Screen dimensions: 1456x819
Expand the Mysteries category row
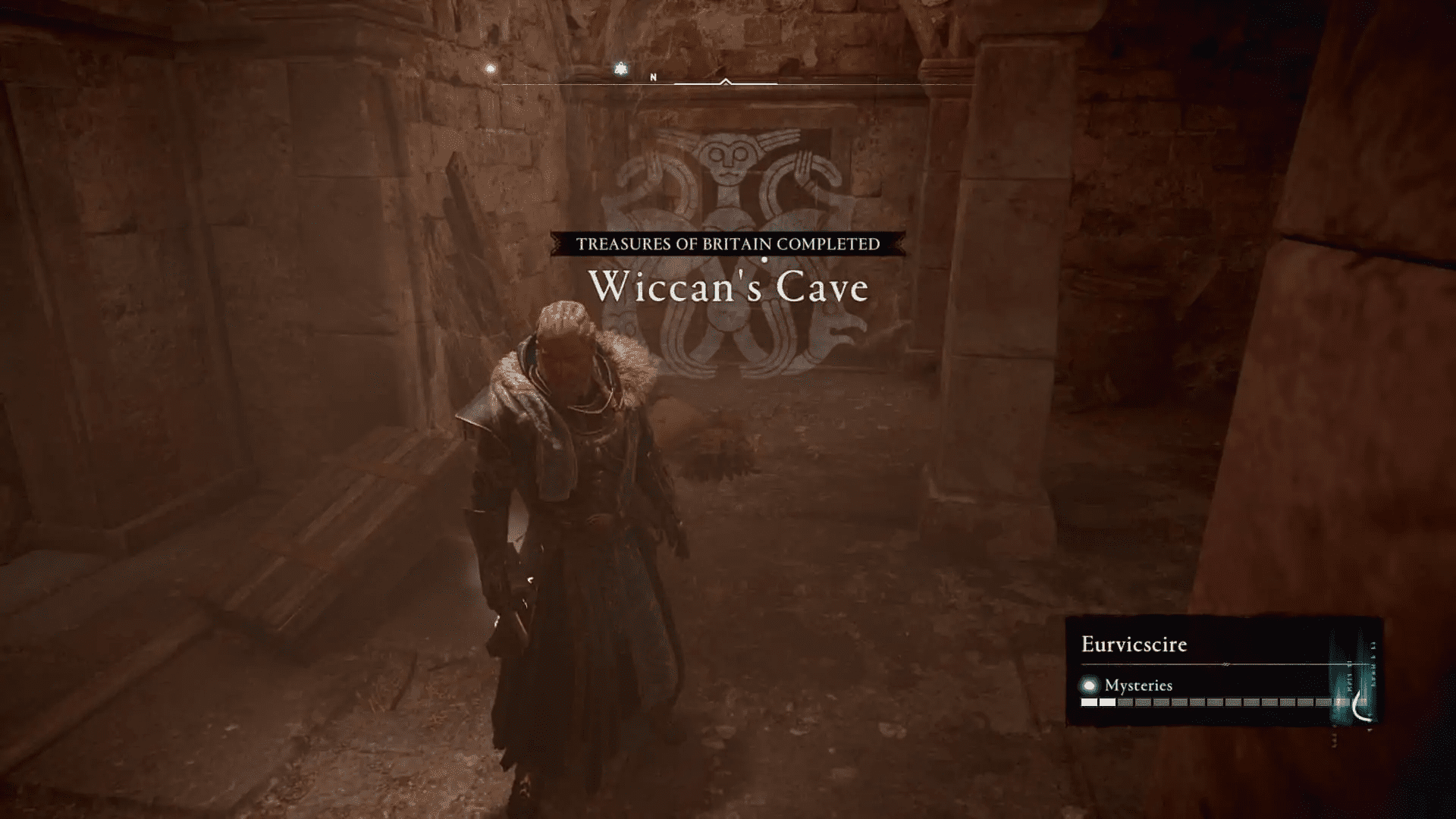coord(1138,685)
